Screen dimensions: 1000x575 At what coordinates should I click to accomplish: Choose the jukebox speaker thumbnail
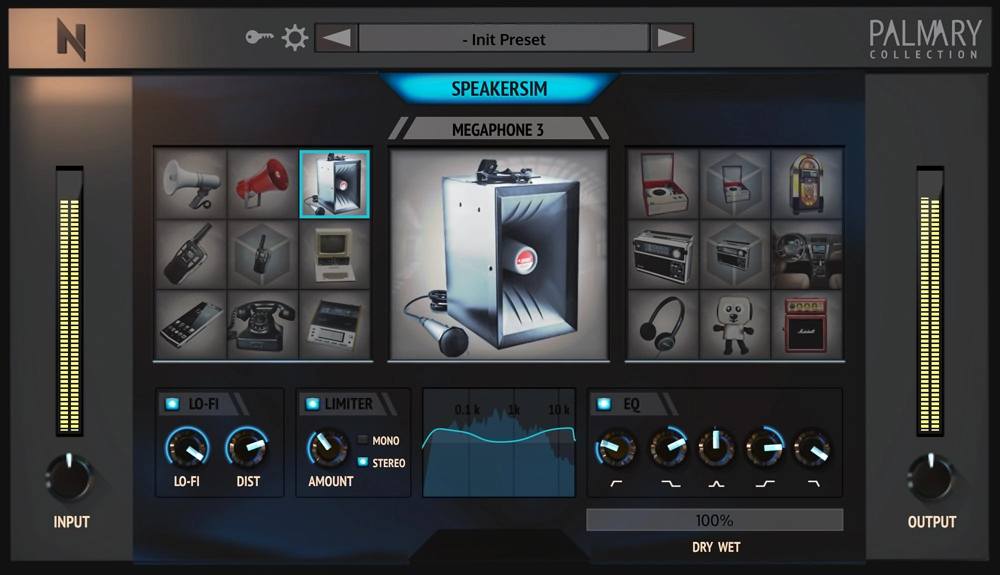806,184
